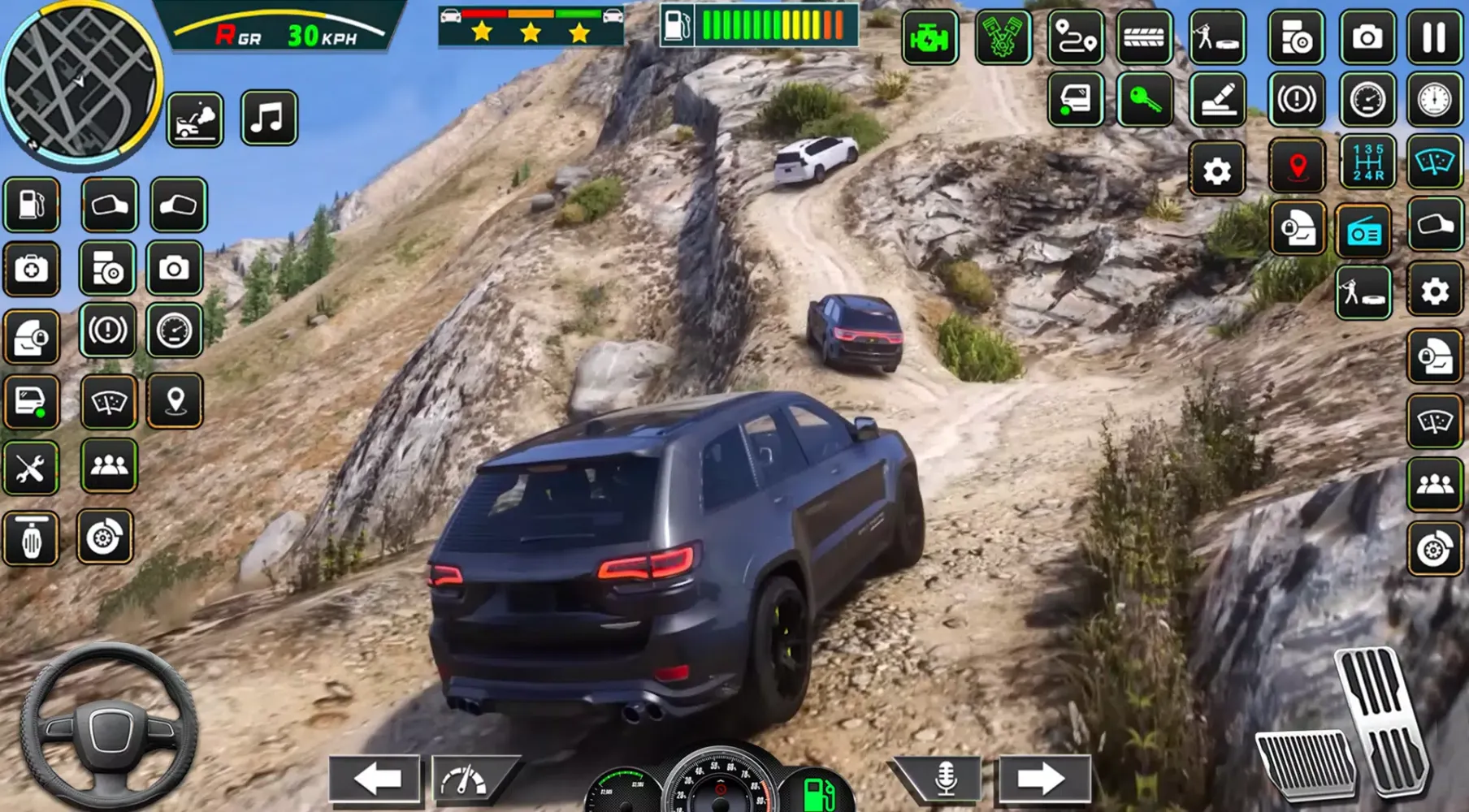
Task: Select the tire tread icon
Action: click(1143, 37)
